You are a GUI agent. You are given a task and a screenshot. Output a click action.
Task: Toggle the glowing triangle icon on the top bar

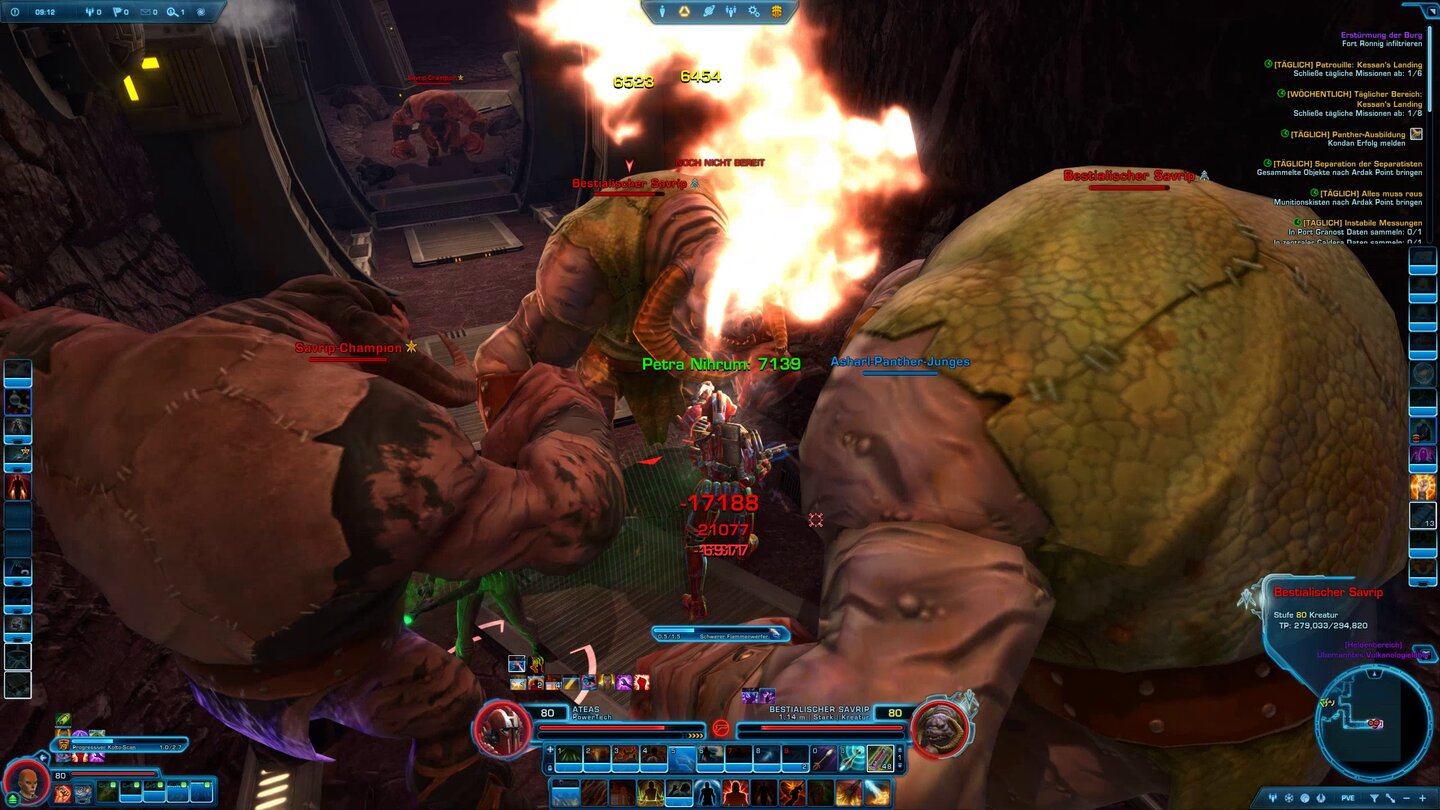(x=684, y=12)
